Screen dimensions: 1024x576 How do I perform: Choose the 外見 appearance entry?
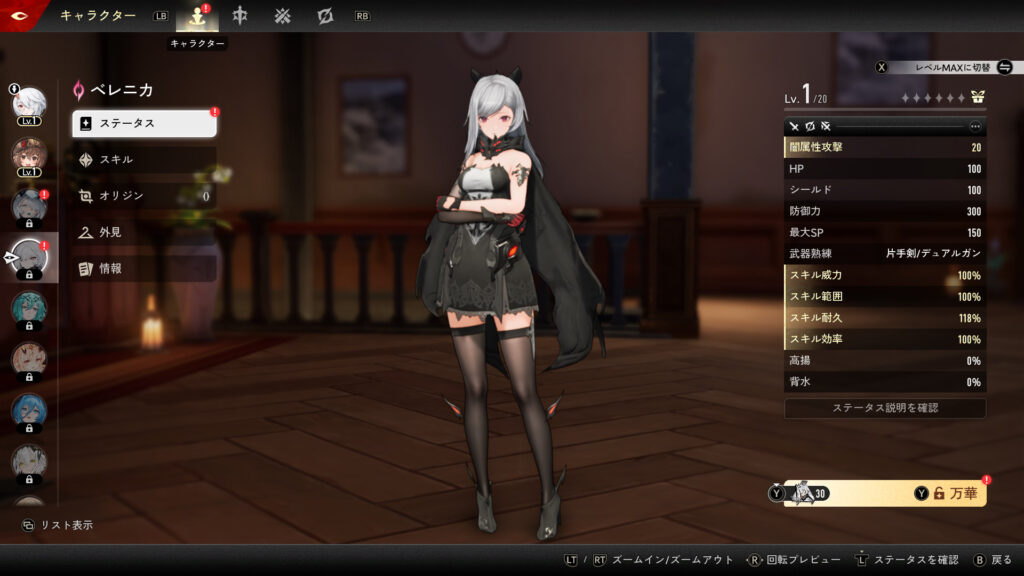point(144,232)
